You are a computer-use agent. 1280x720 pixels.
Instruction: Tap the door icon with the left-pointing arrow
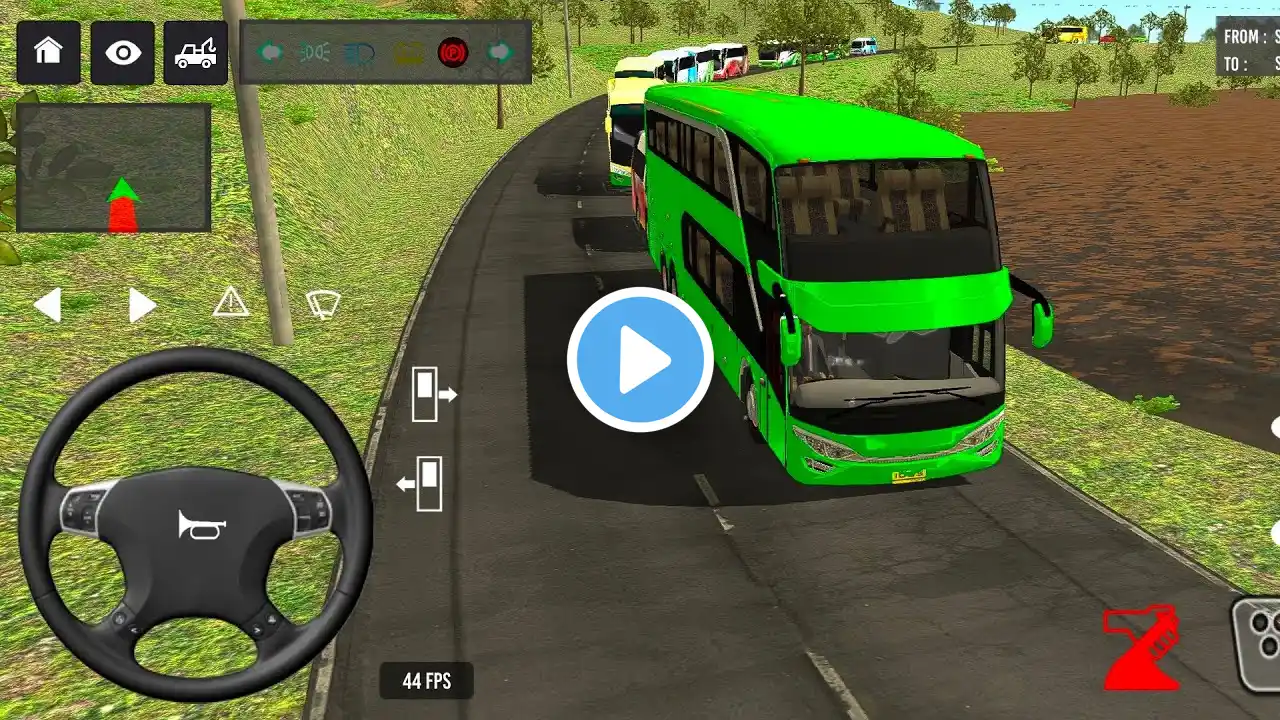click(x=421, y=484)
